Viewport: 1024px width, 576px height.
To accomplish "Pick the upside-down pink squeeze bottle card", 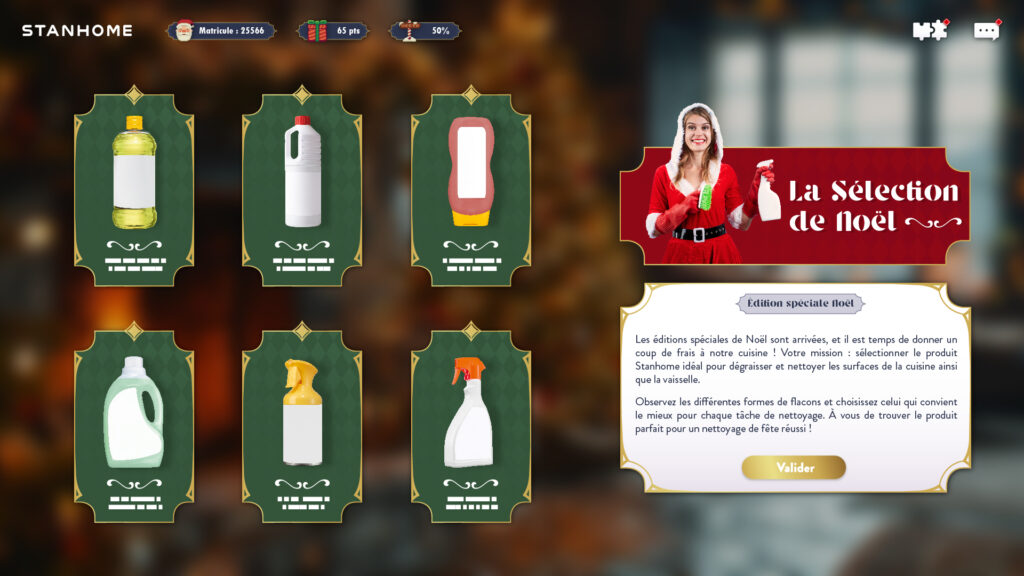I will point(471,189).
